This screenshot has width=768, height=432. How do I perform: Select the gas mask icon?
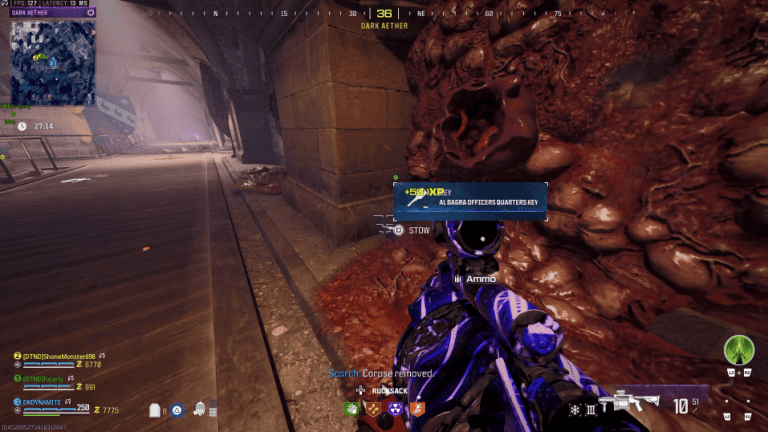pyautogui.click(x=199, y=409)
